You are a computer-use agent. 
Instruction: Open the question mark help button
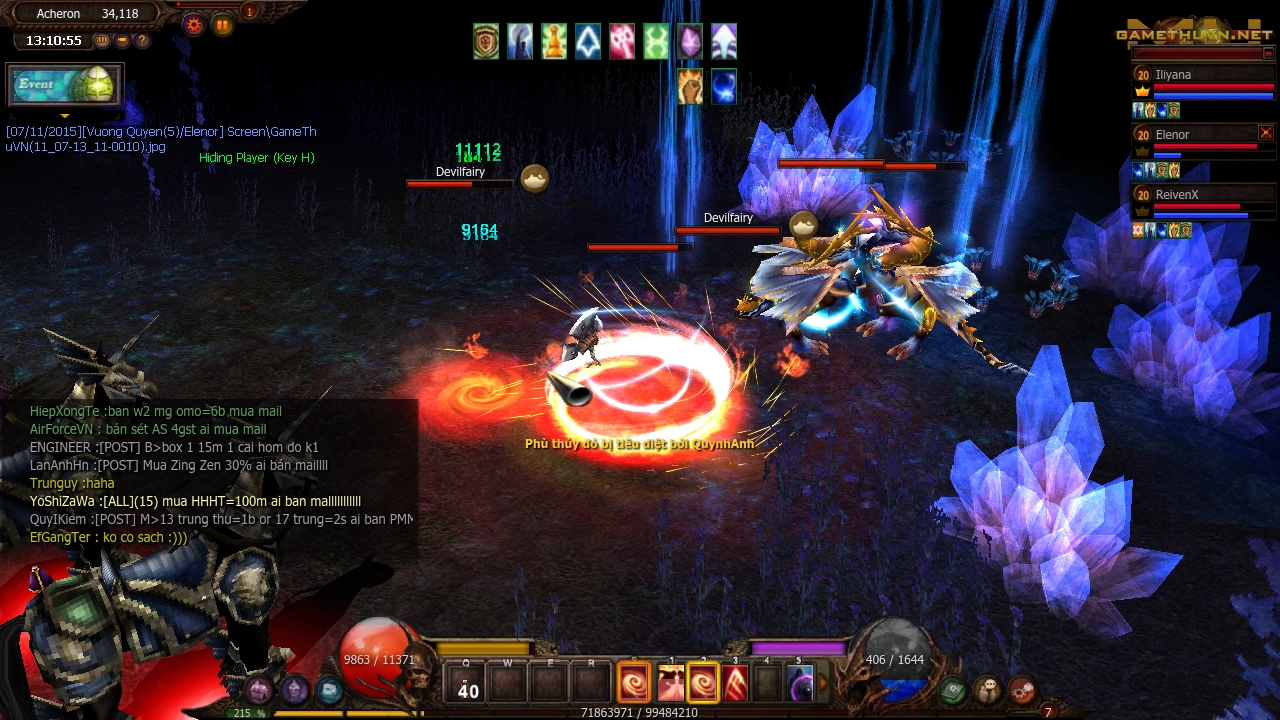coord(142,41)
